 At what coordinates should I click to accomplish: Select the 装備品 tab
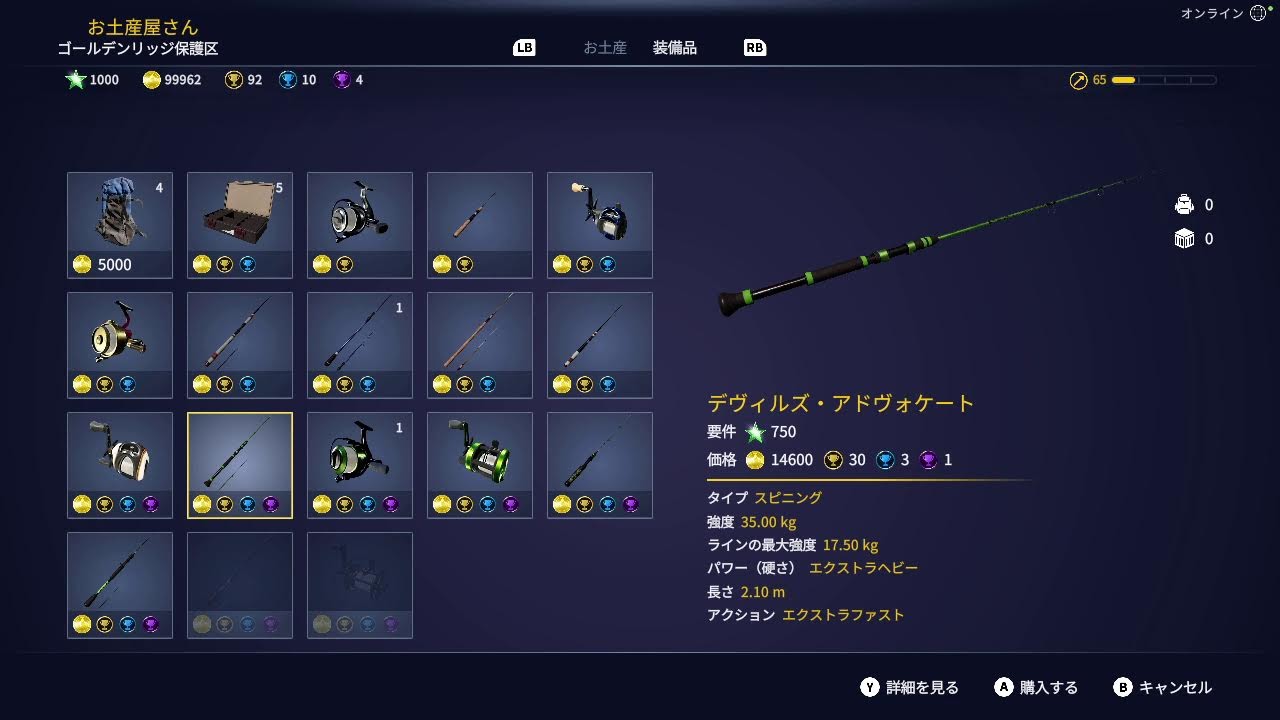click(675, 46)
